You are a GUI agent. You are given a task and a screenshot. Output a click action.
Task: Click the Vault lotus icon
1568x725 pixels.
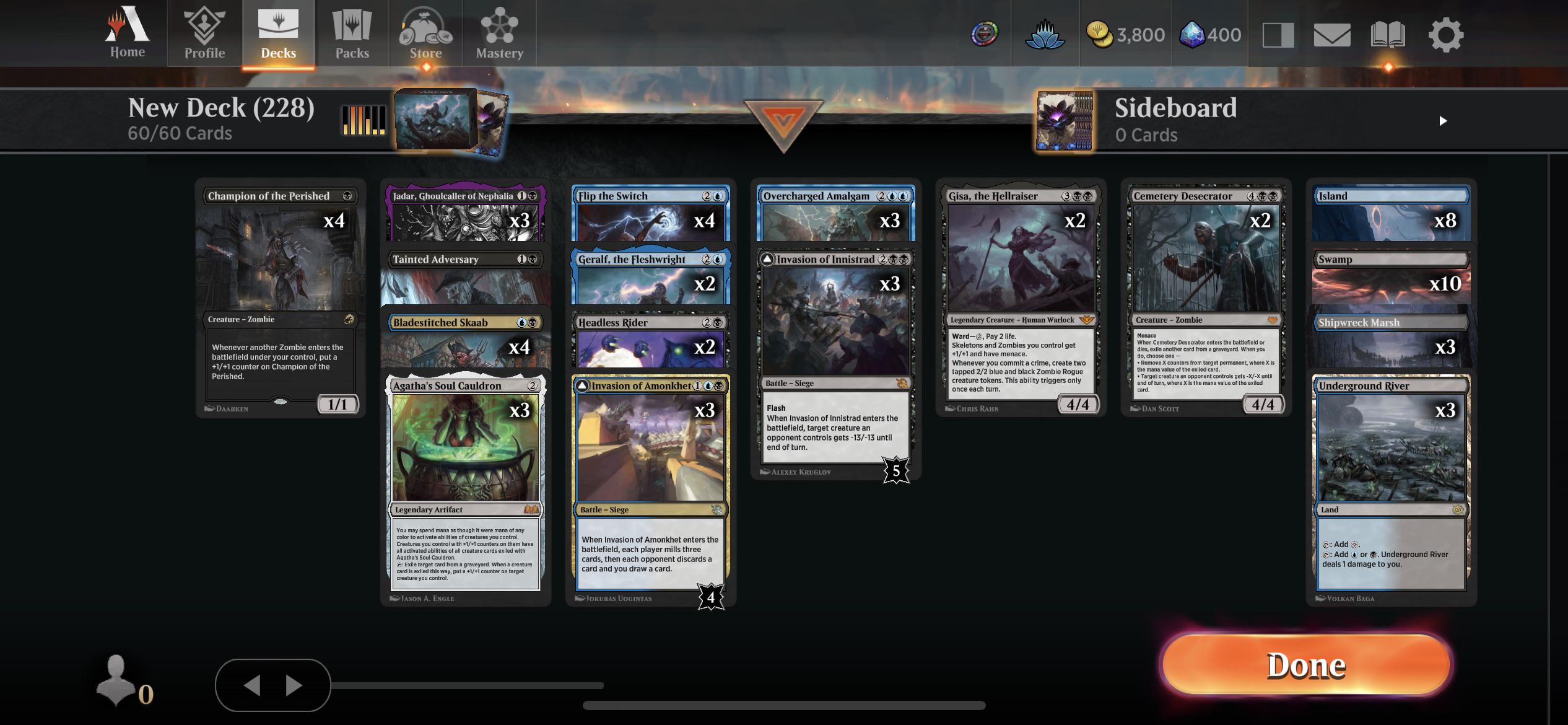point(1045,34)
